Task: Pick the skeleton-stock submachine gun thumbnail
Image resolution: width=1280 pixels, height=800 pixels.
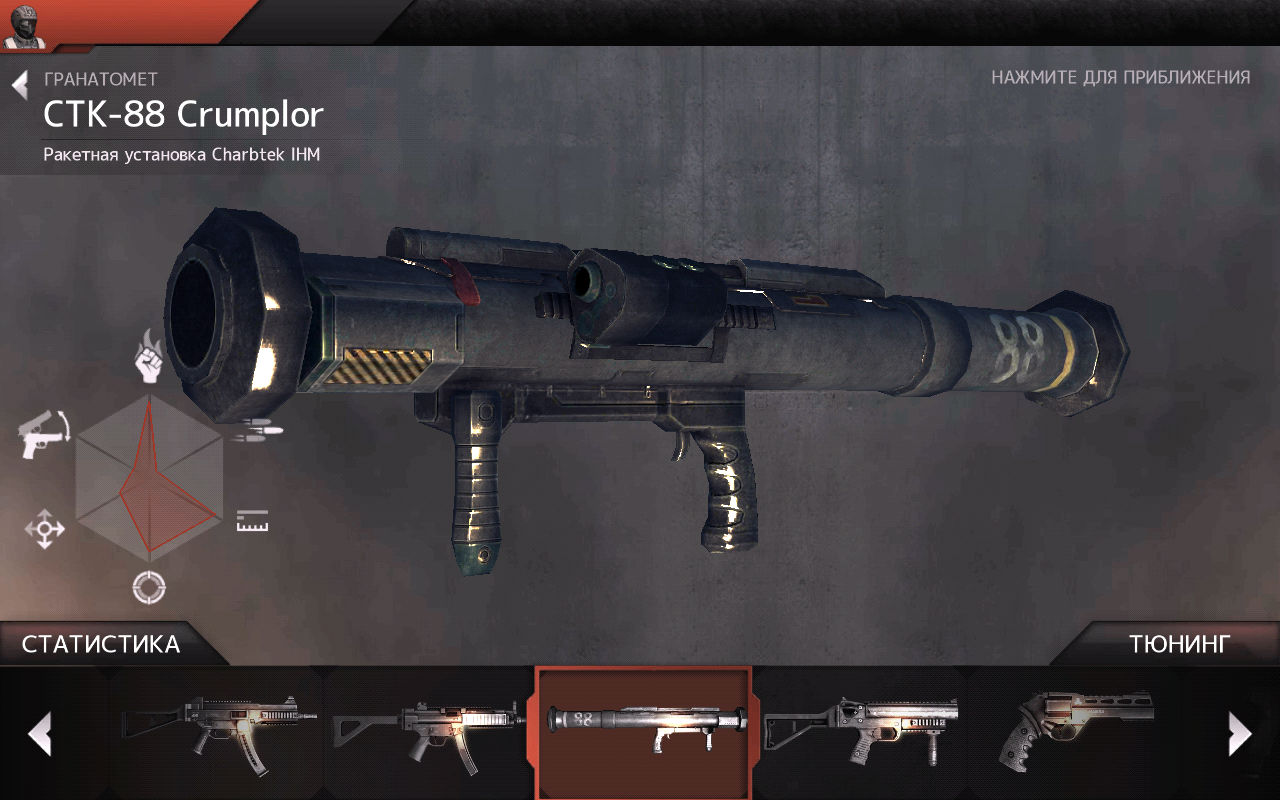Action: 428,730
